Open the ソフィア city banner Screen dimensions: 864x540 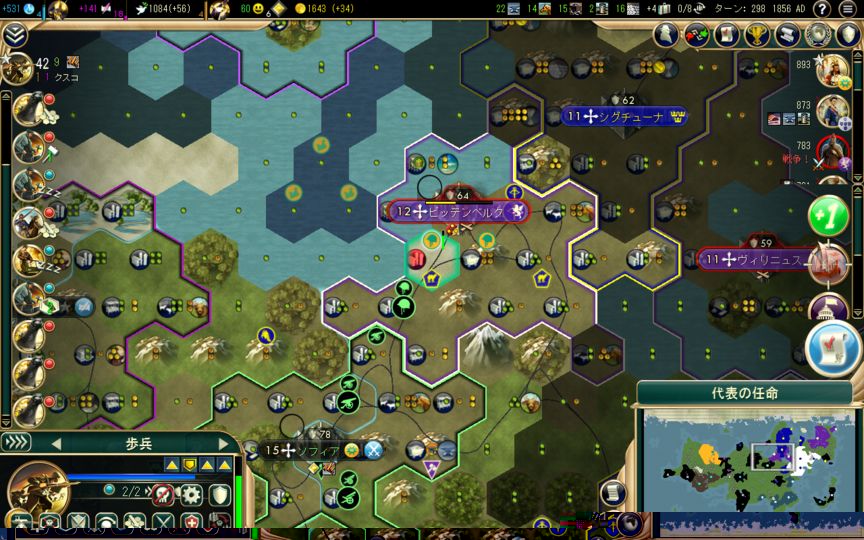click(312, 450)
